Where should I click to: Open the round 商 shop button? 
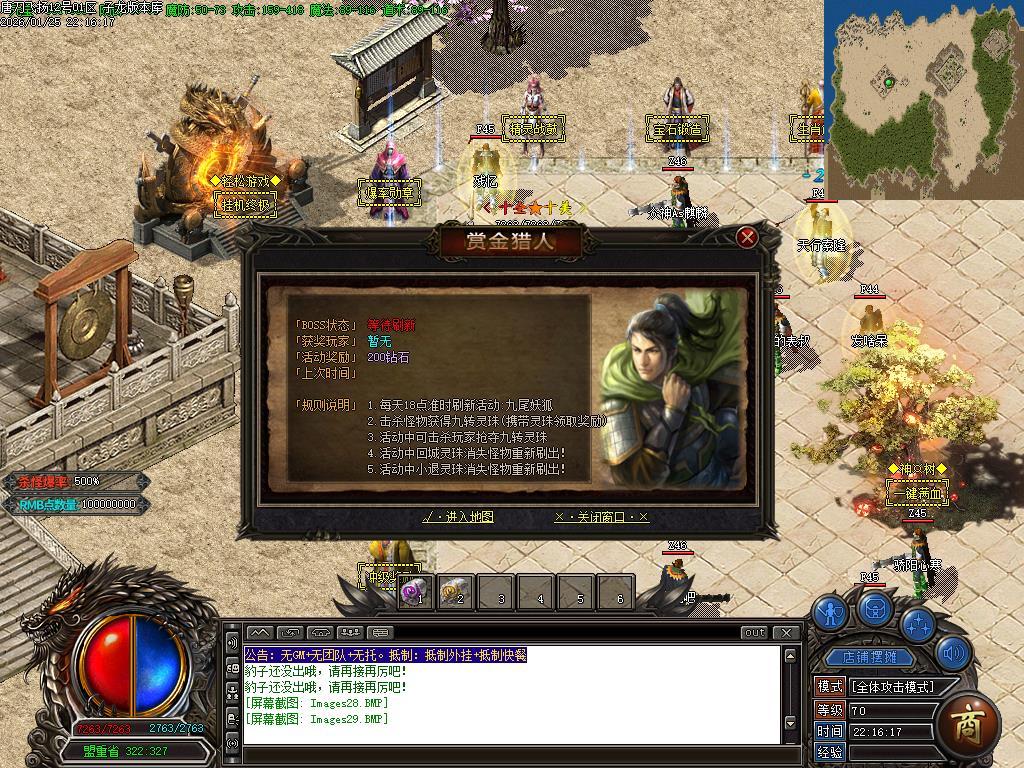click(967, 721)
